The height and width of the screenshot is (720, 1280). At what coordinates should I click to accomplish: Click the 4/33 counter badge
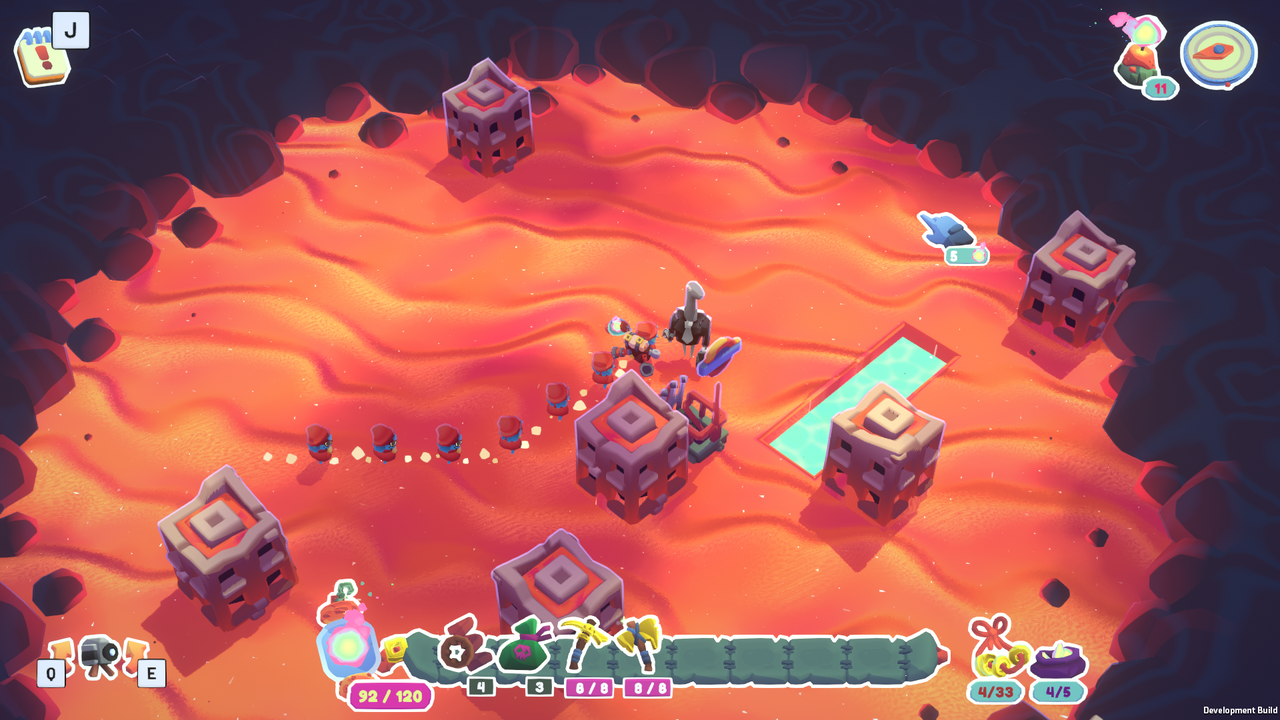tap(996, 690)
